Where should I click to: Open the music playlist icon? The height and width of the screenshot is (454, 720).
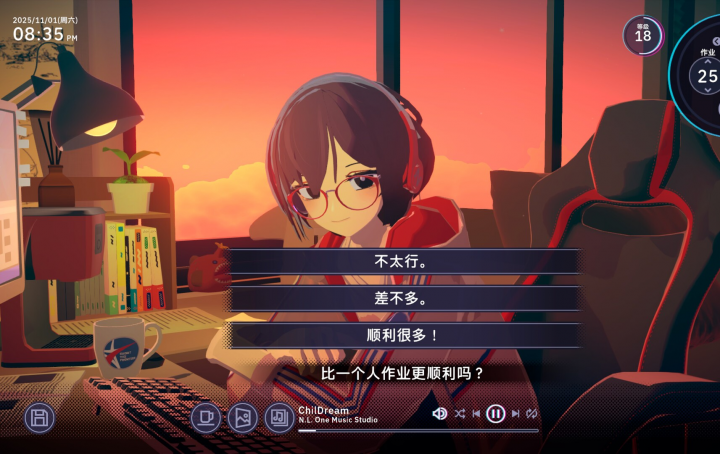pyautogui.click(x=279, y=417)
